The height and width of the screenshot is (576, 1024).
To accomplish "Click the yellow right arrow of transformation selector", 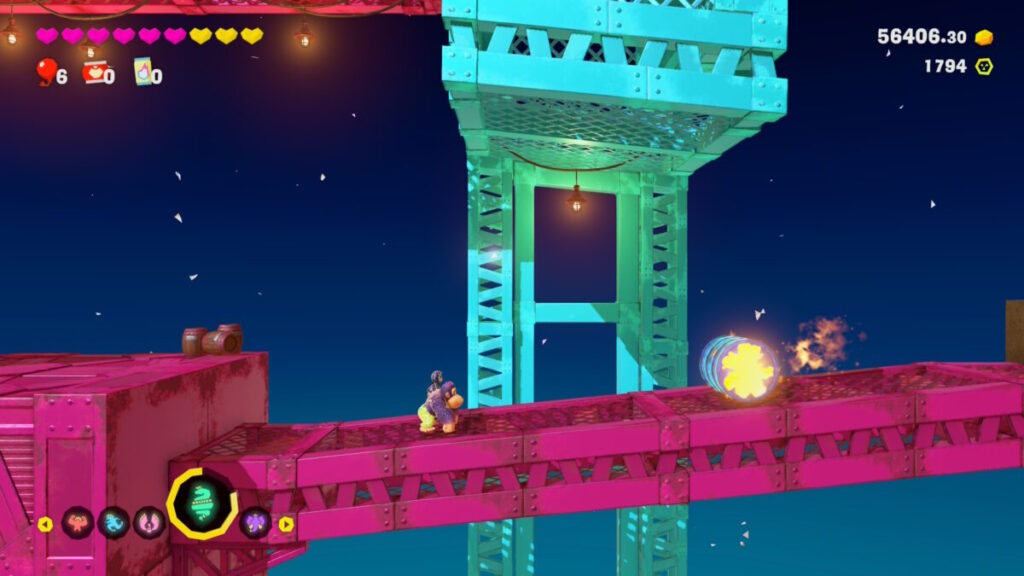I will (x=286, y=524).
